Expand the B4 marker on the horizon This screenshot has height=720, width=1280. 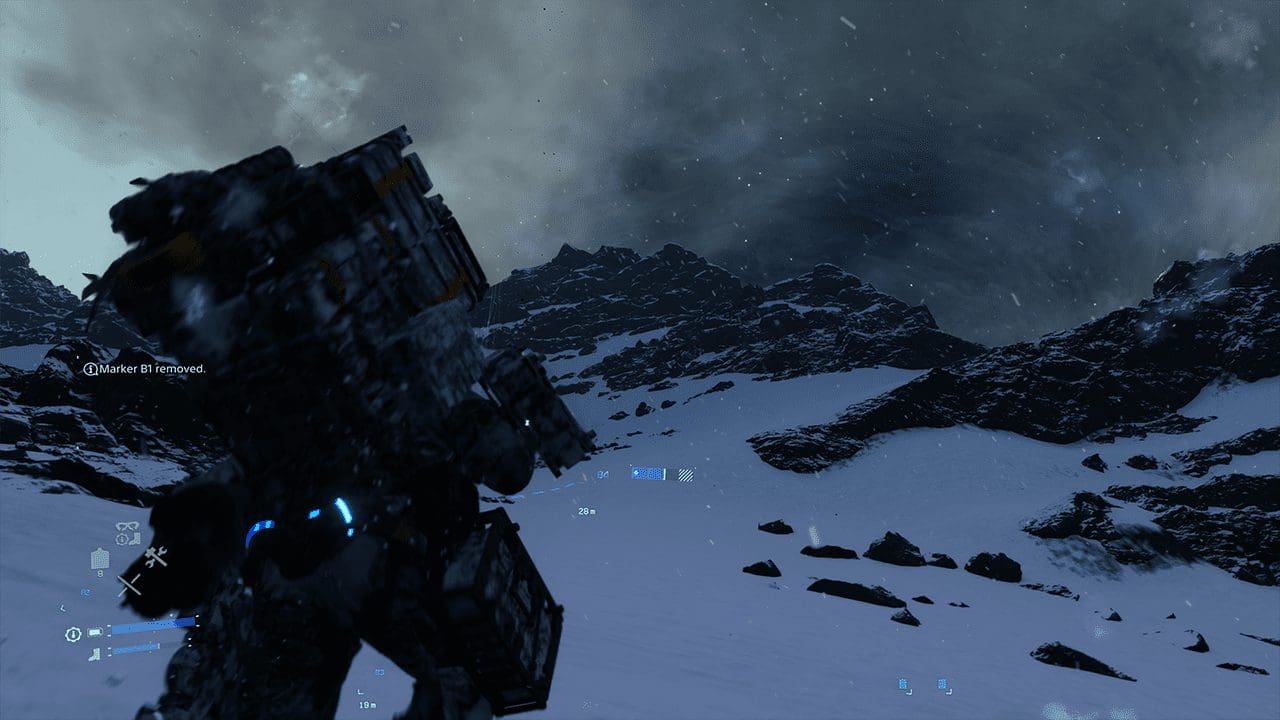(x=602, y=473)
